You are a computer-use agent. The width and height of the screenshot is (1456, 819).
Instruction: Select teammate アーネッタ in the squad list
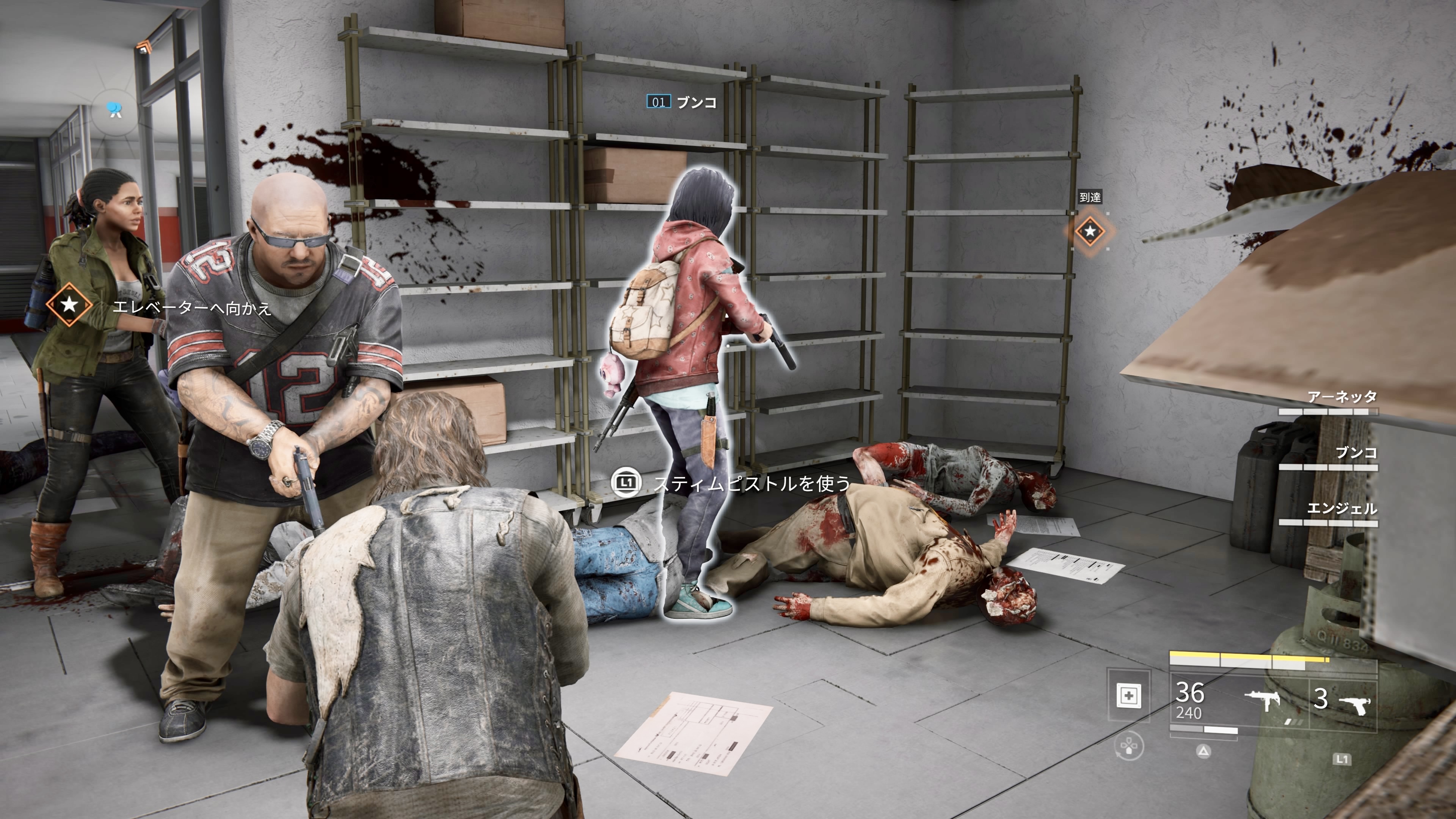pyautogui.click(x=1342, y=397)
